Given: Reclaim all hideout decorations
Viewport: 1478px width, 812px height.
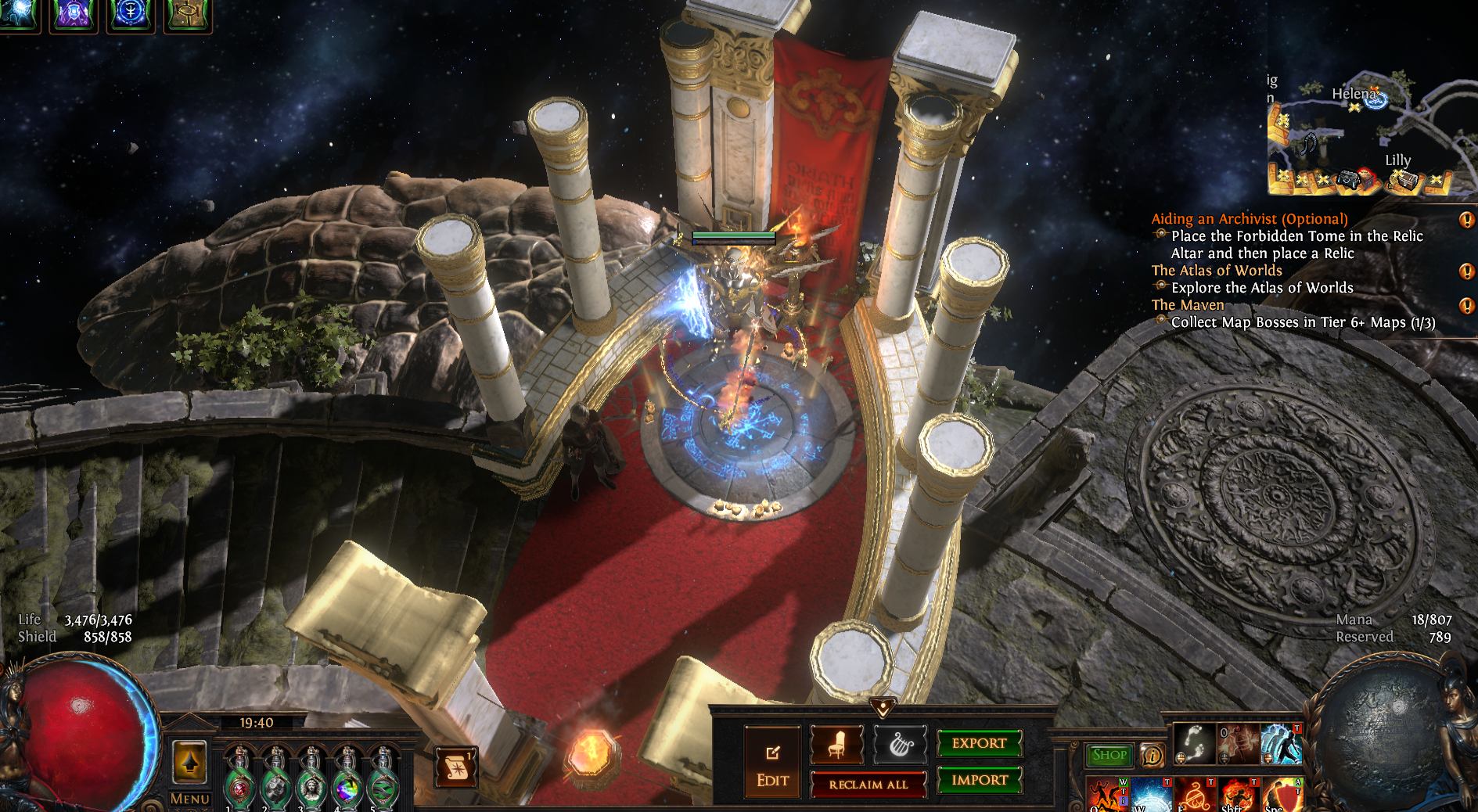Looking at the screenshot, I should [868, 785].
